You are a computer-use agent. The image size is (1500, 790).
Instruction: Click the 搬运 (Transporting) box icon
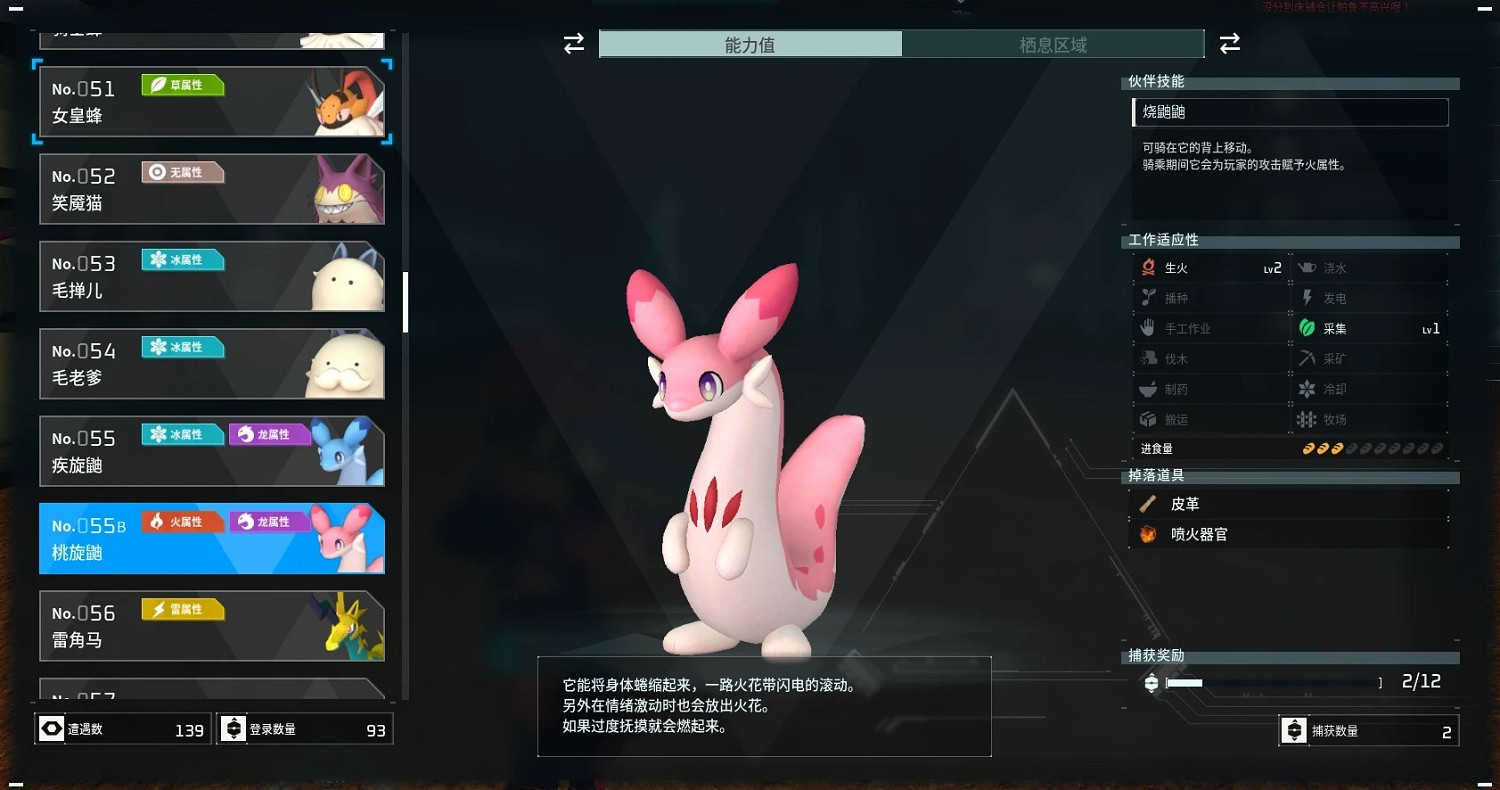click(x=1148, y=419)
